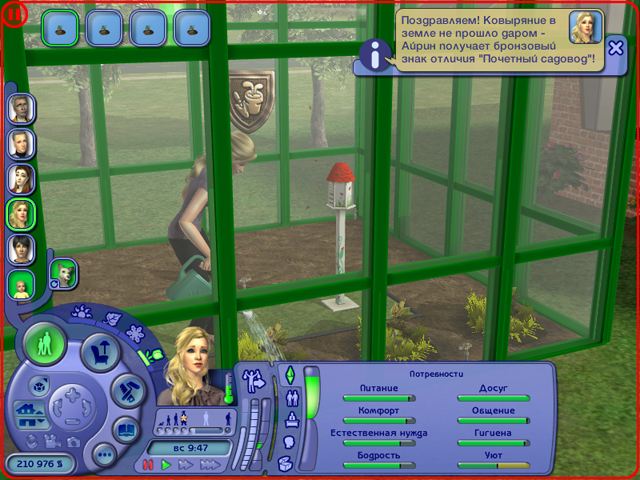Image resolution: width=640 pixels, height=480 pixels.
Task: Select the first queued gardening action icon
Action: (61, 27)
